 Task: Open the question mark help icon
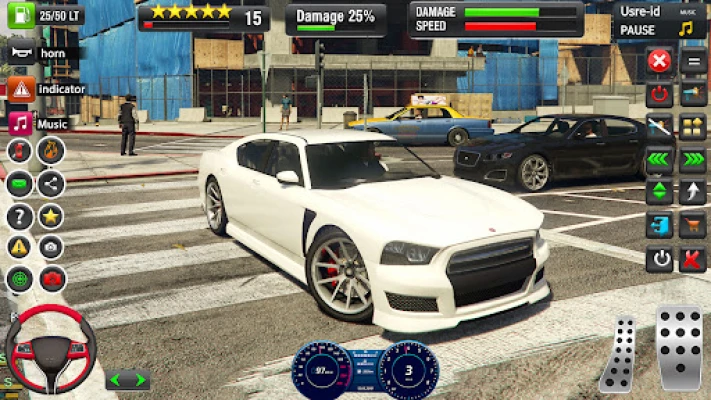click(19, 216)
